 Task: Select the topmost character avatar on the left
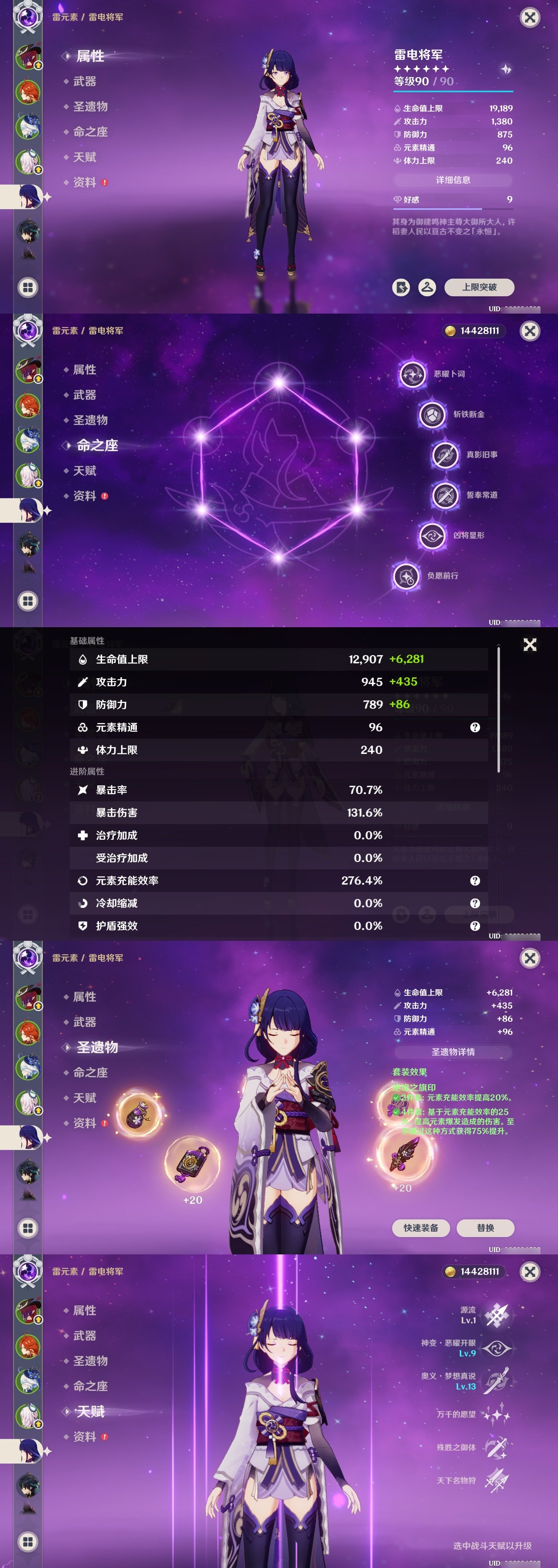coord(29,56)
